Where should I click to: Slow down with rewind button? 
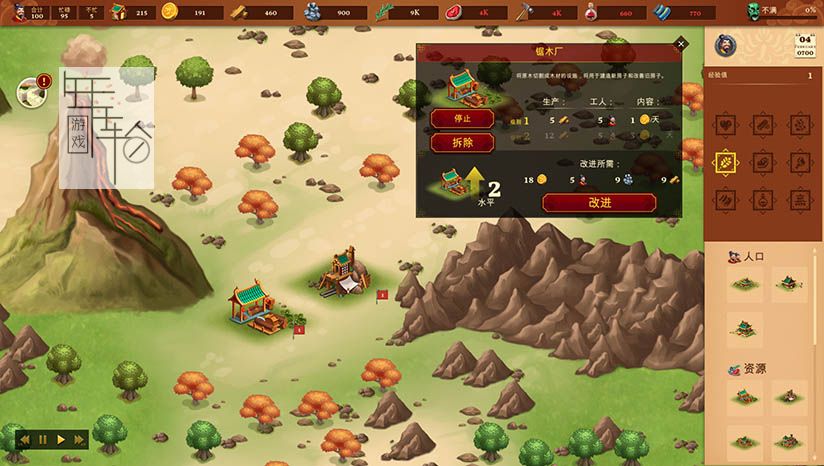(25, 439)
